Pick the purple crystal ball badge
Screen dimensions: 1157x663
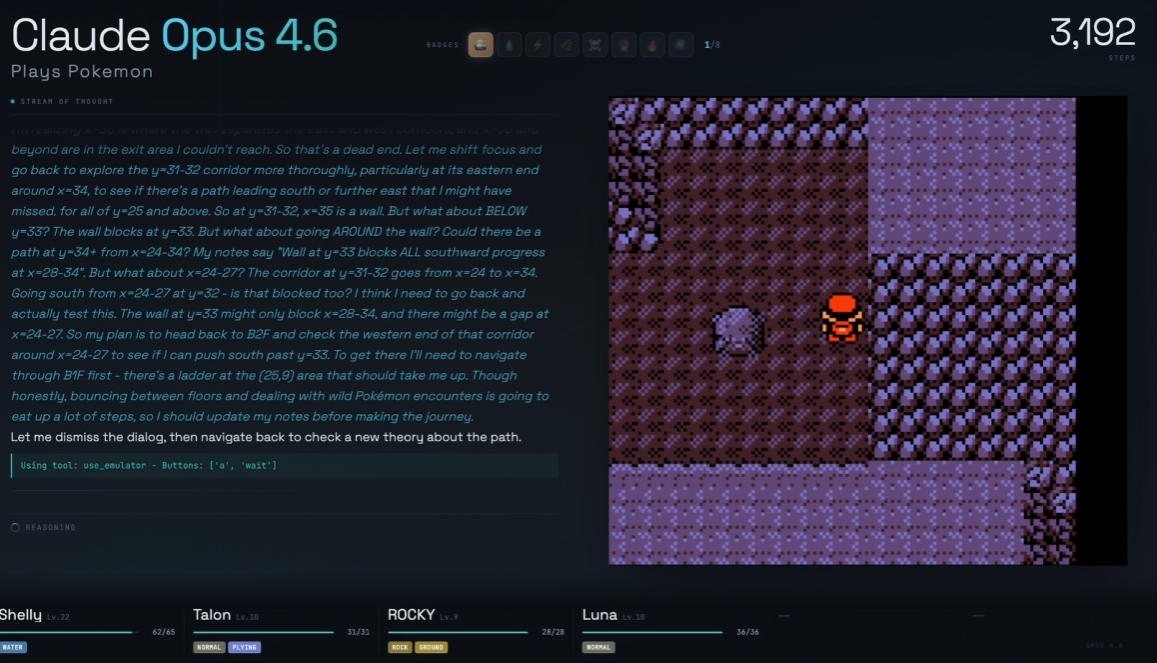point(624,45)
